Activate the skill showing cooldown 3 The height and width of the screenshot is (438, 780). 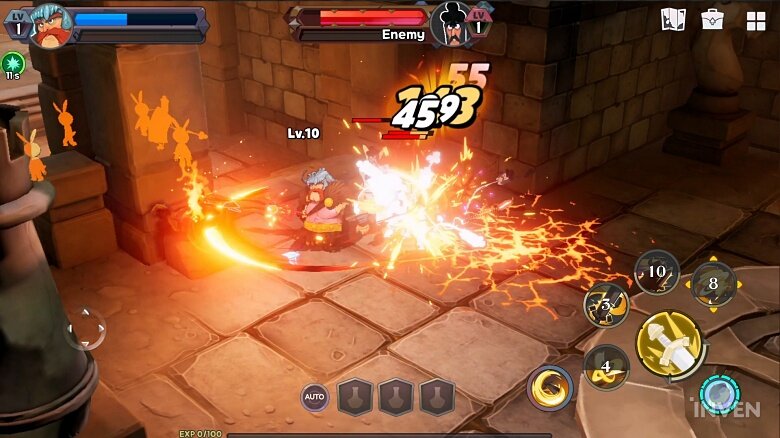point(606,305)
